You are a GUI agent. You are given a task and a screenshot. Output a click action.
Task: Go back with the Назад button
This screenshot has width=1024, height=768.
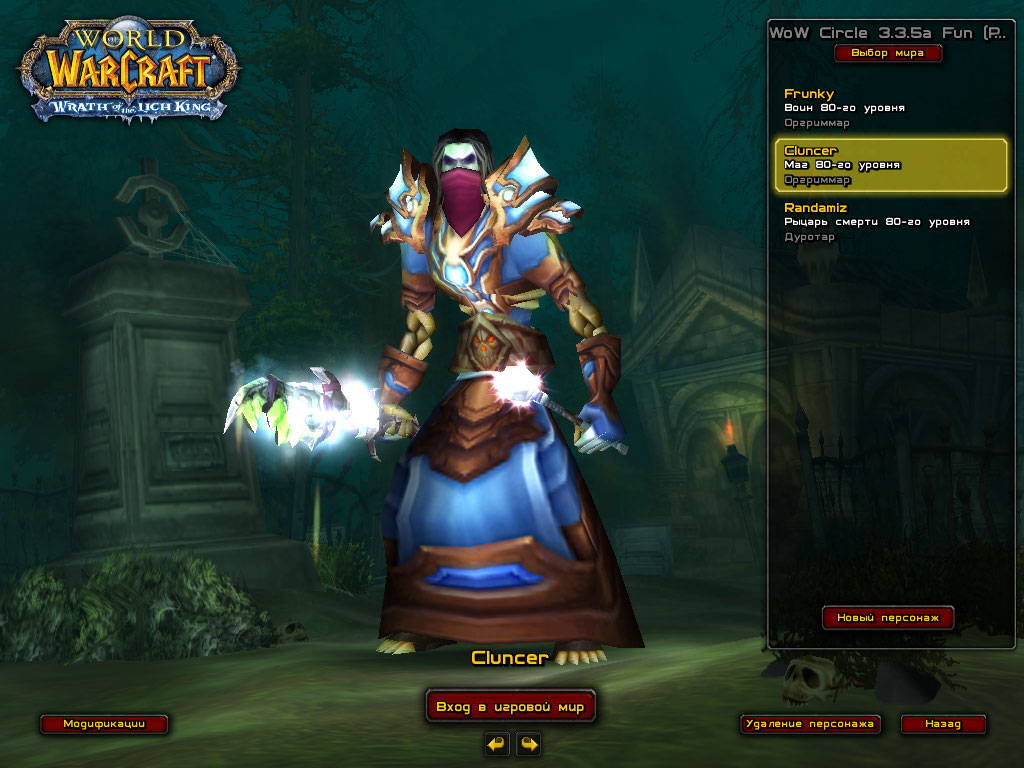942,724
